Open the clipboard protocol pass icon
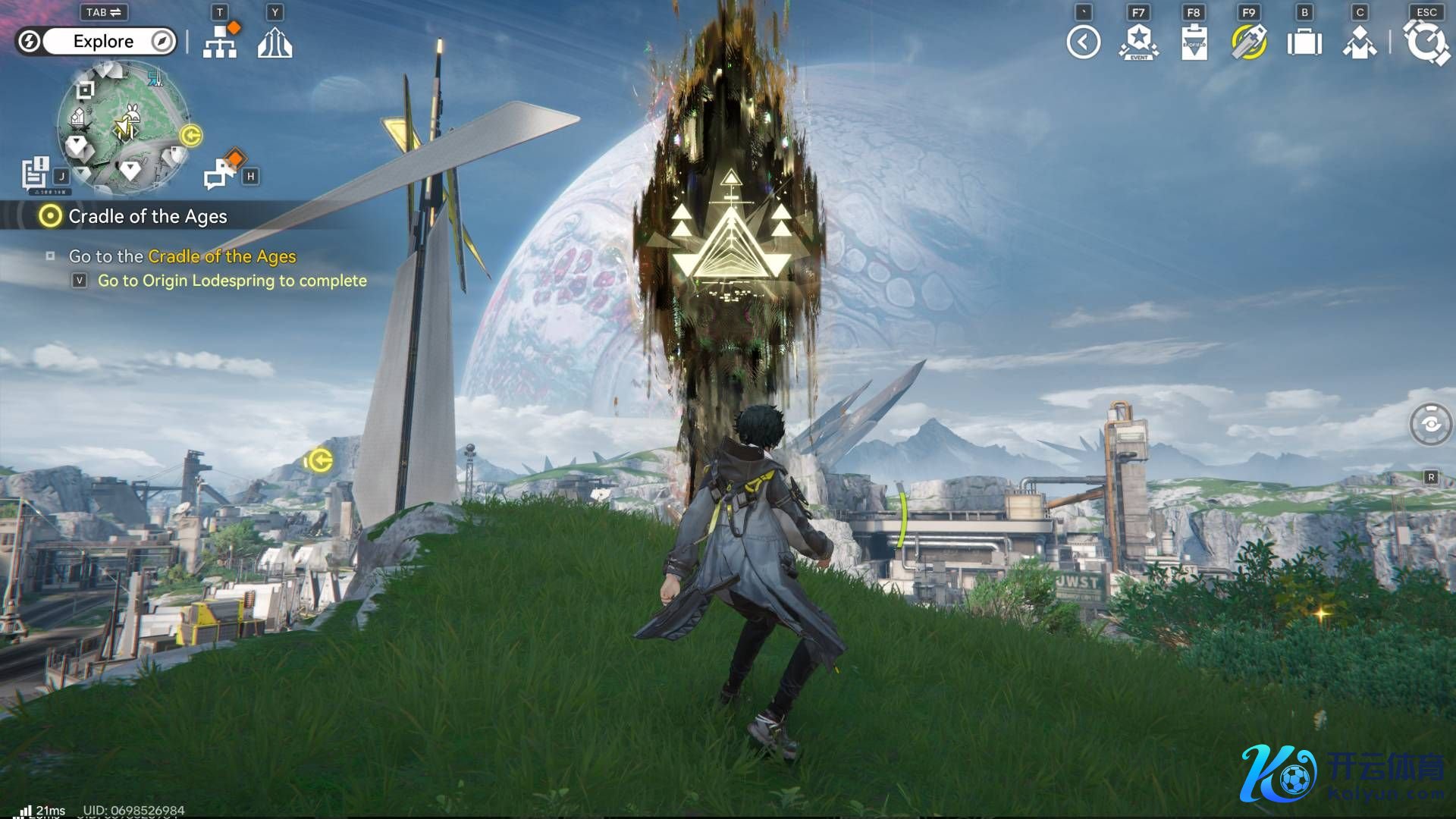 tap(1194, 42)
